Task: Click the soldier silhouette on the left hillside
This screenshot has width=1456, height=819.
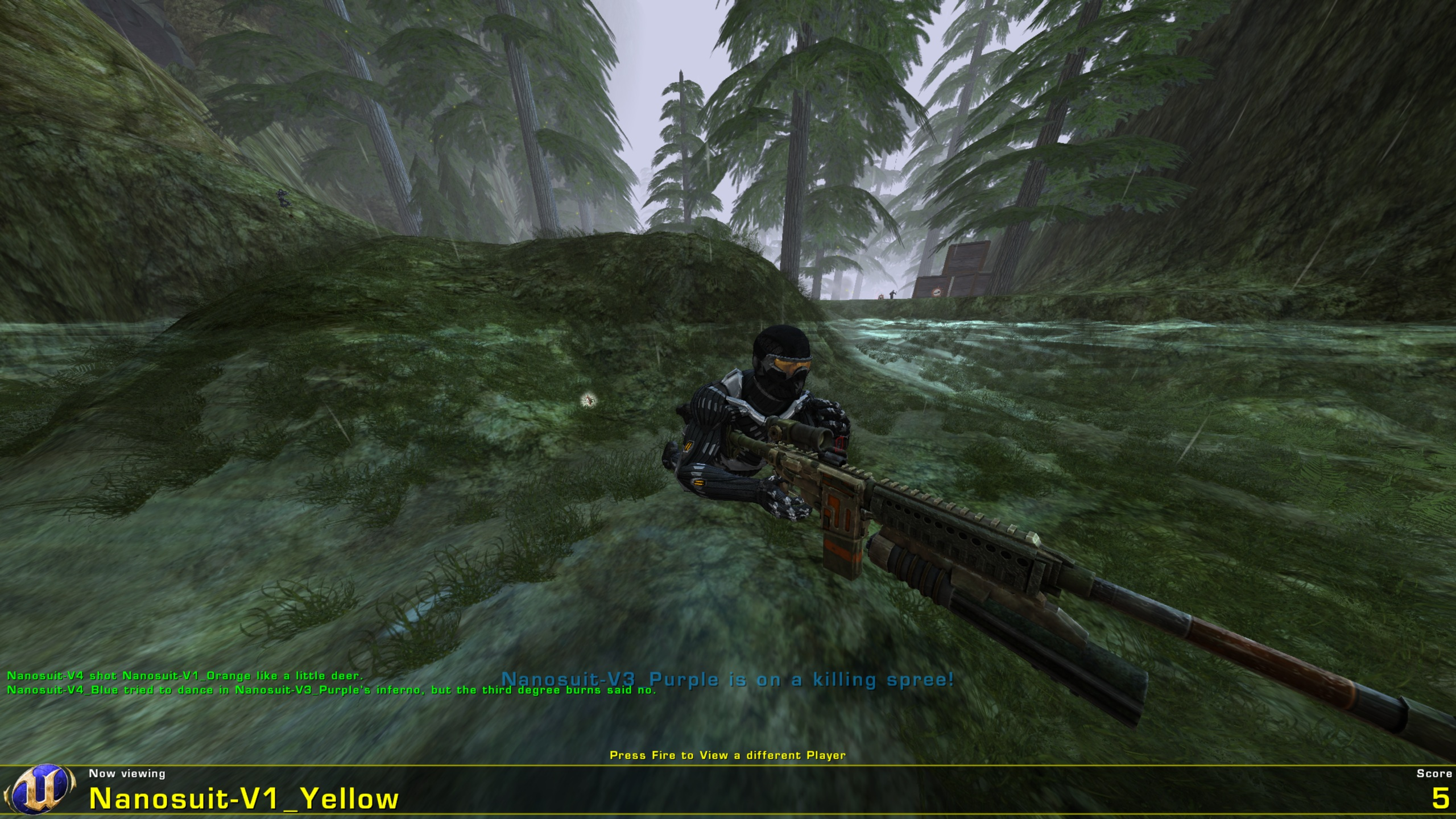Action: (283, 198)
